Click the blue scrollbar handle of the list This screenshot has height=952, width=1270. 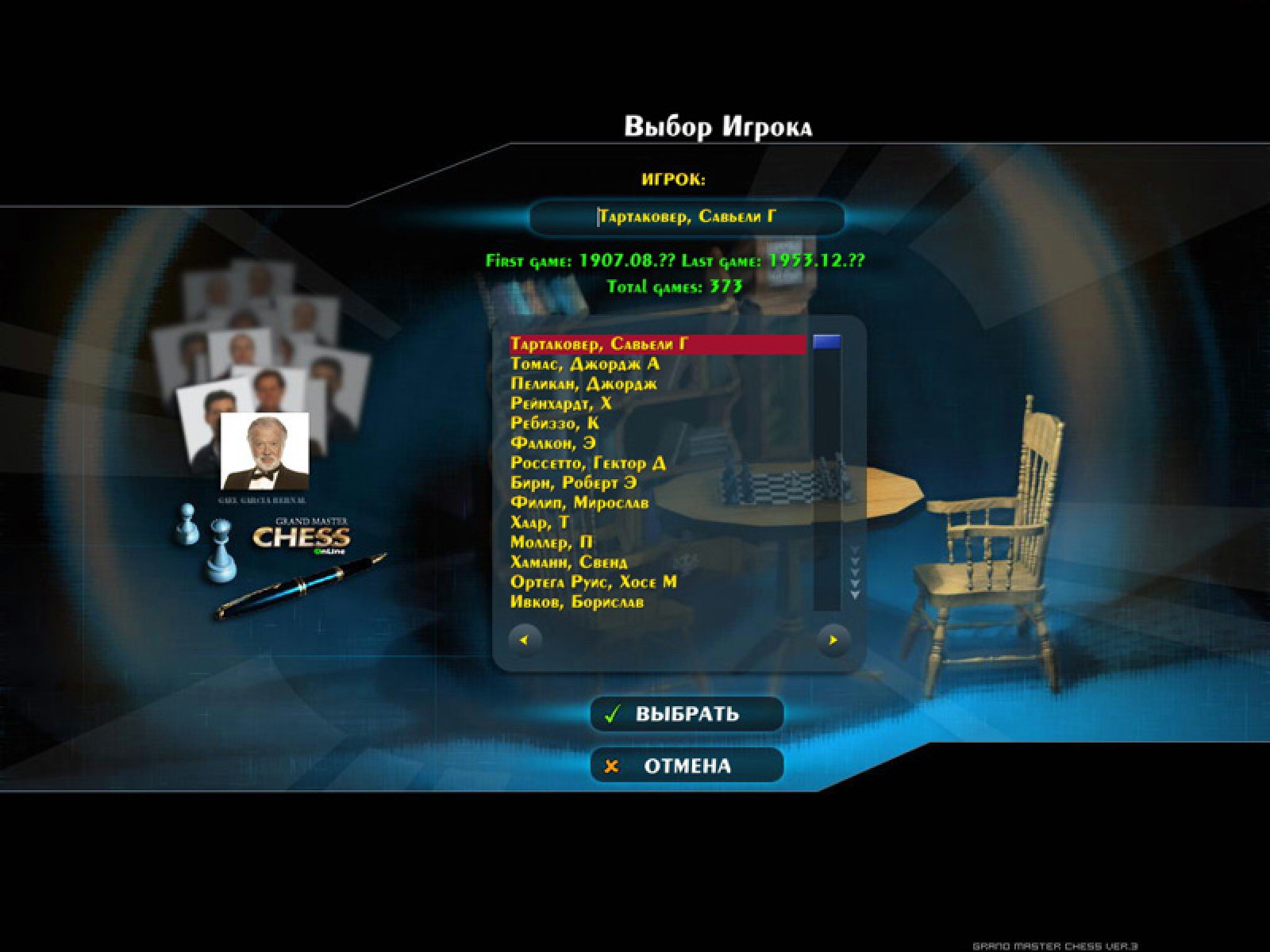point(826,343)
